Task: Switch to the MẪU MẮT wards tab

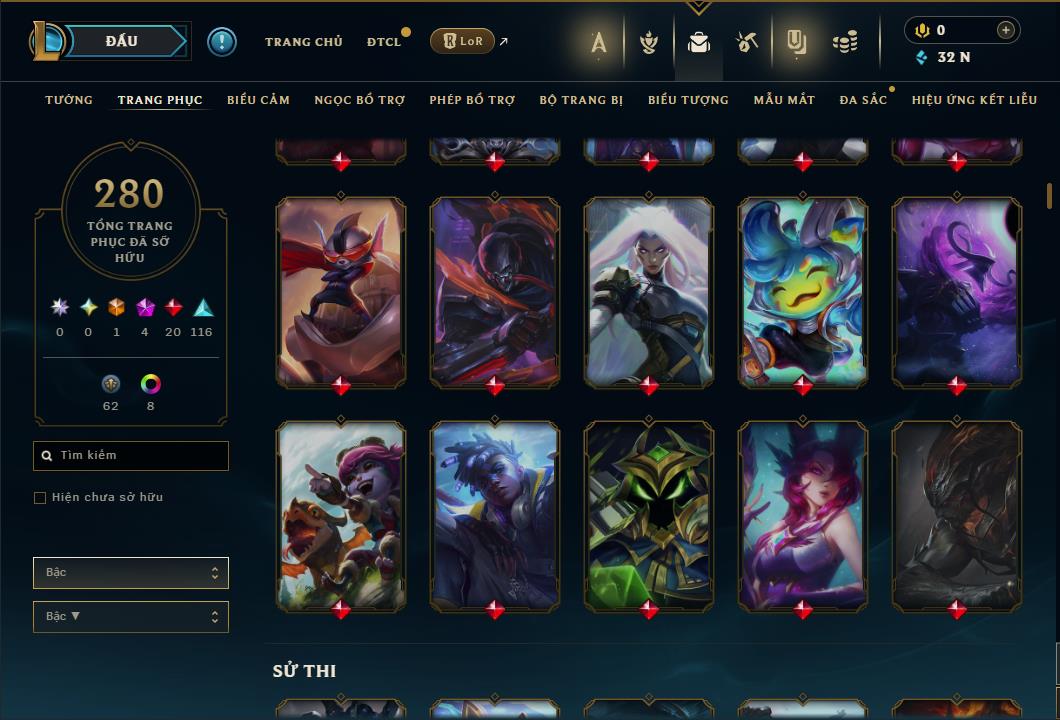Action: coord(784,100)
